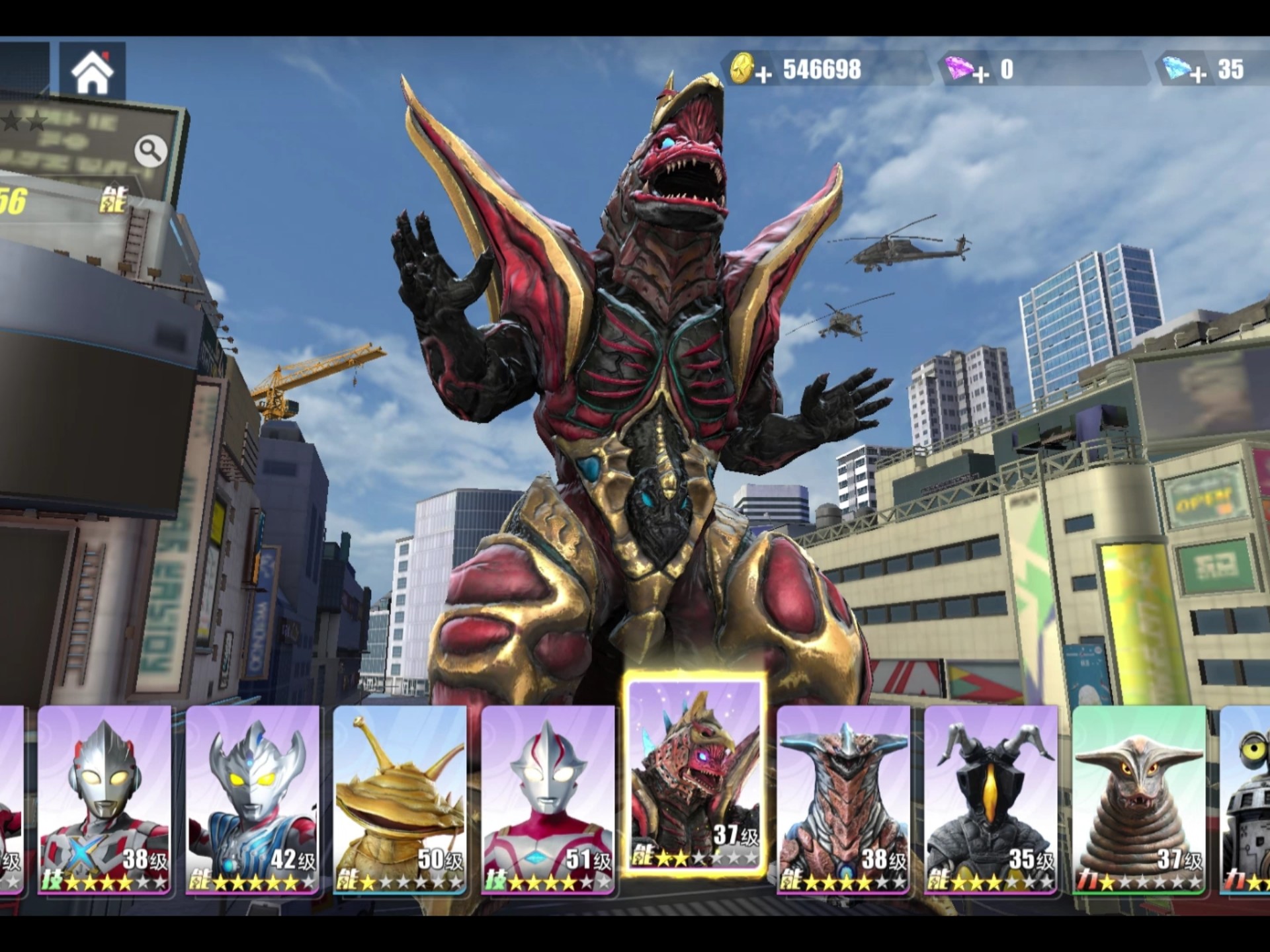Pick the golden level 50 monster card
This screenshot has height=952, width=1270.
pos(400,800)
